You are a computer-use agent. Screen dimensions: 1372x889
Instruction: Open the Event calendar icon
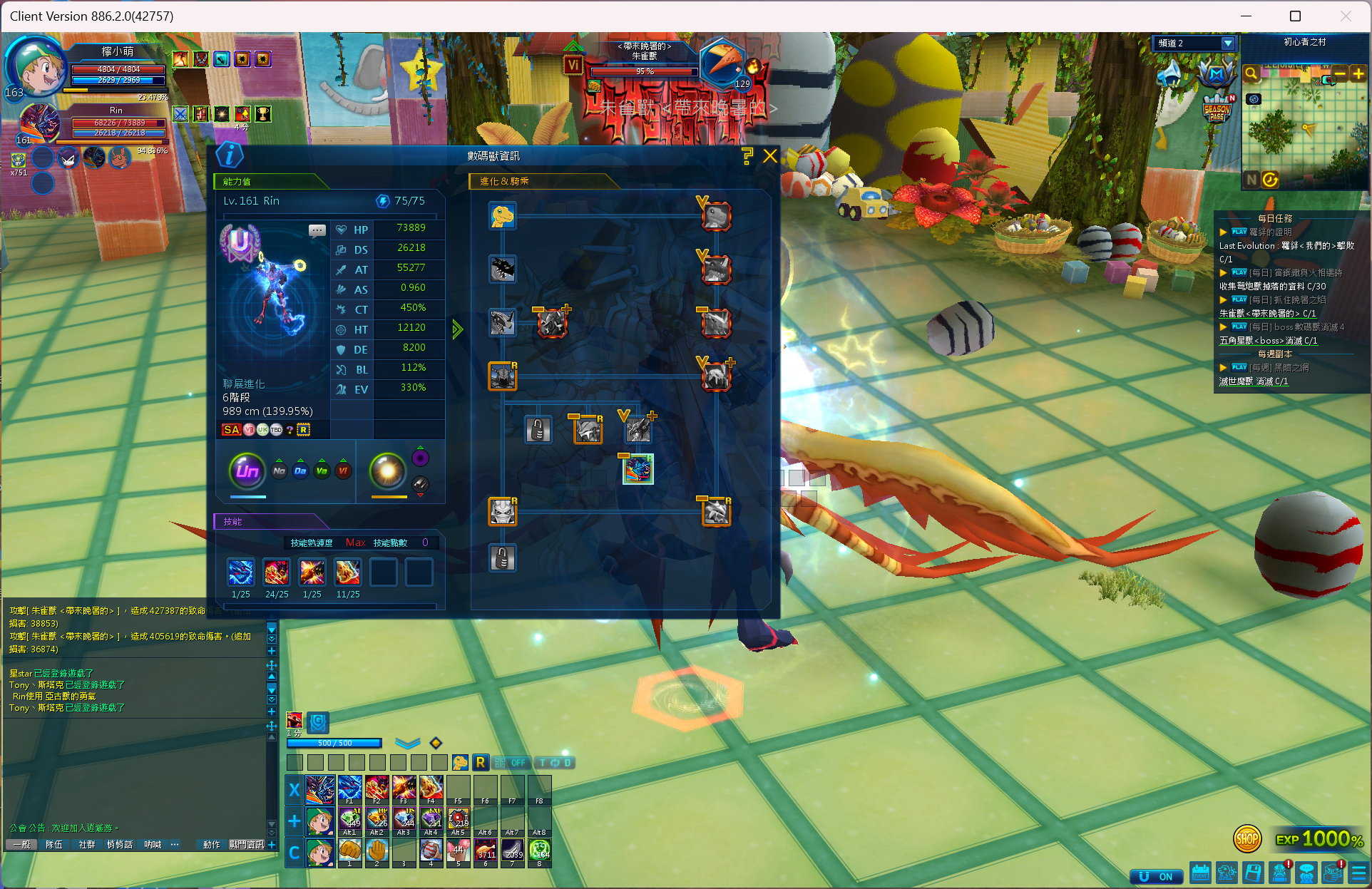click(x=1201, y=873)
